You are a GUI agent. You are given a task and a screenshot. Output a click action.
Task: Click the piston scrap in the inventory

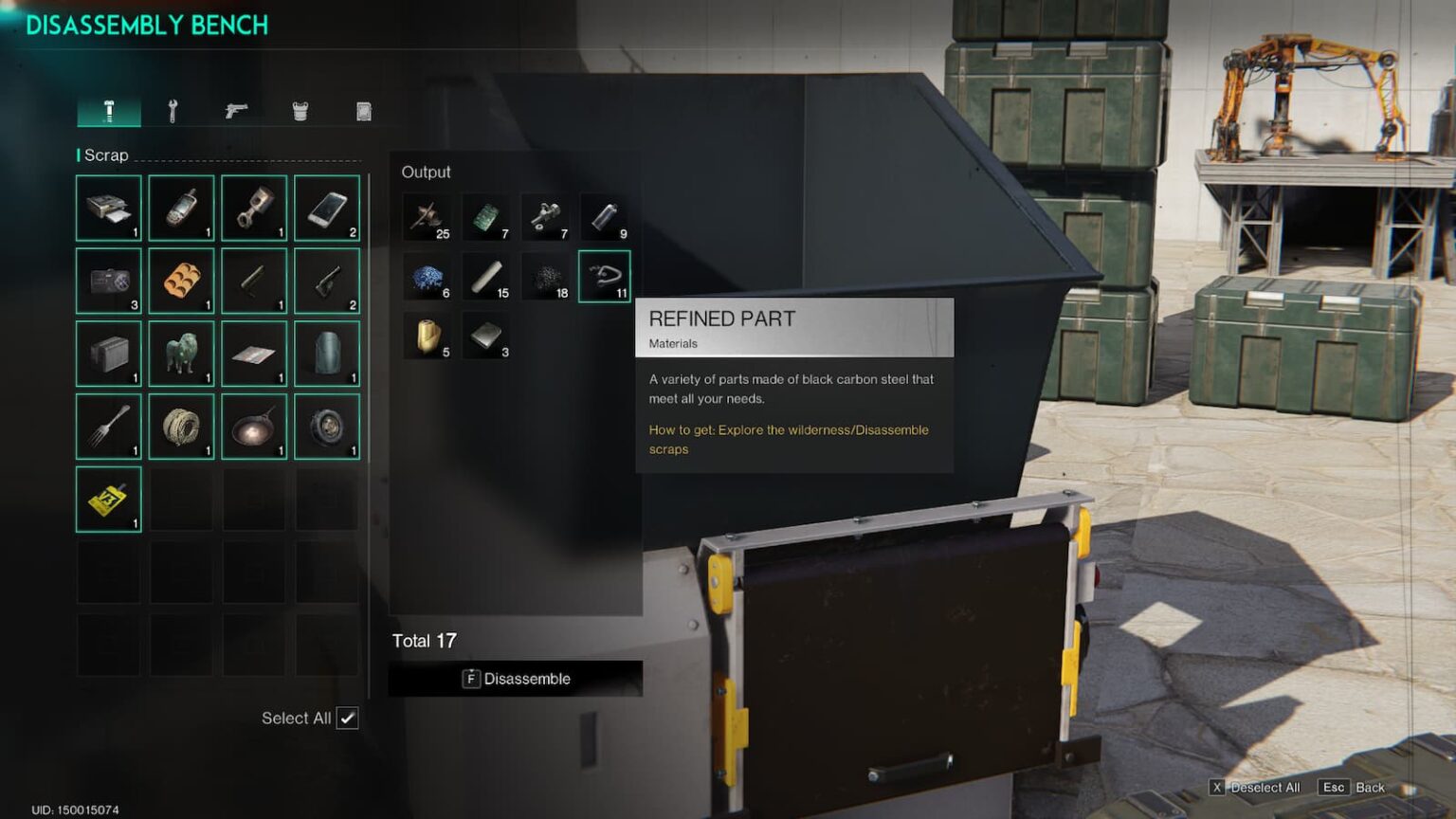click(254, 208)
